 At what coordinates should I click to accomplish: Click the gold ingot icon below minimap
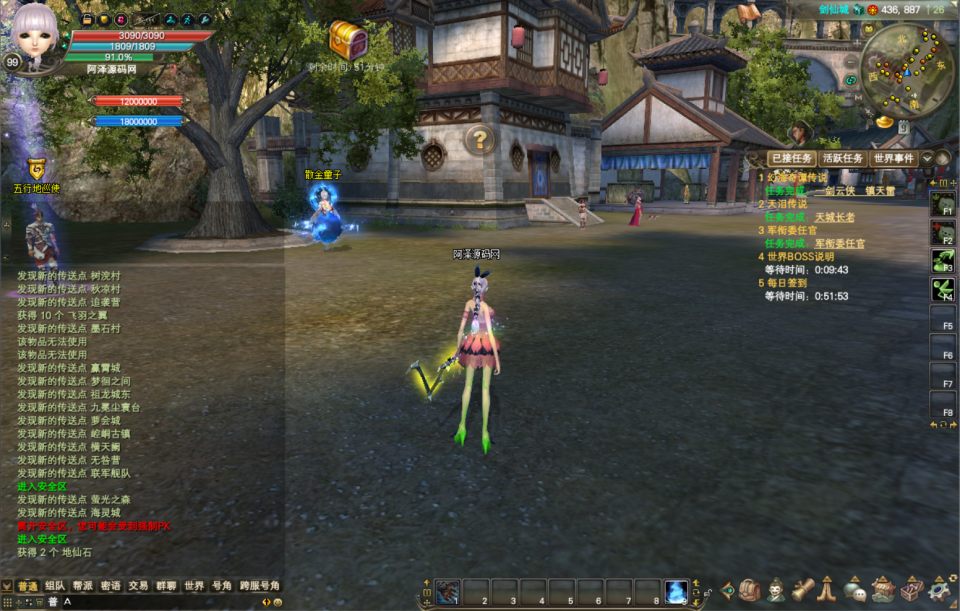point(884,121)
